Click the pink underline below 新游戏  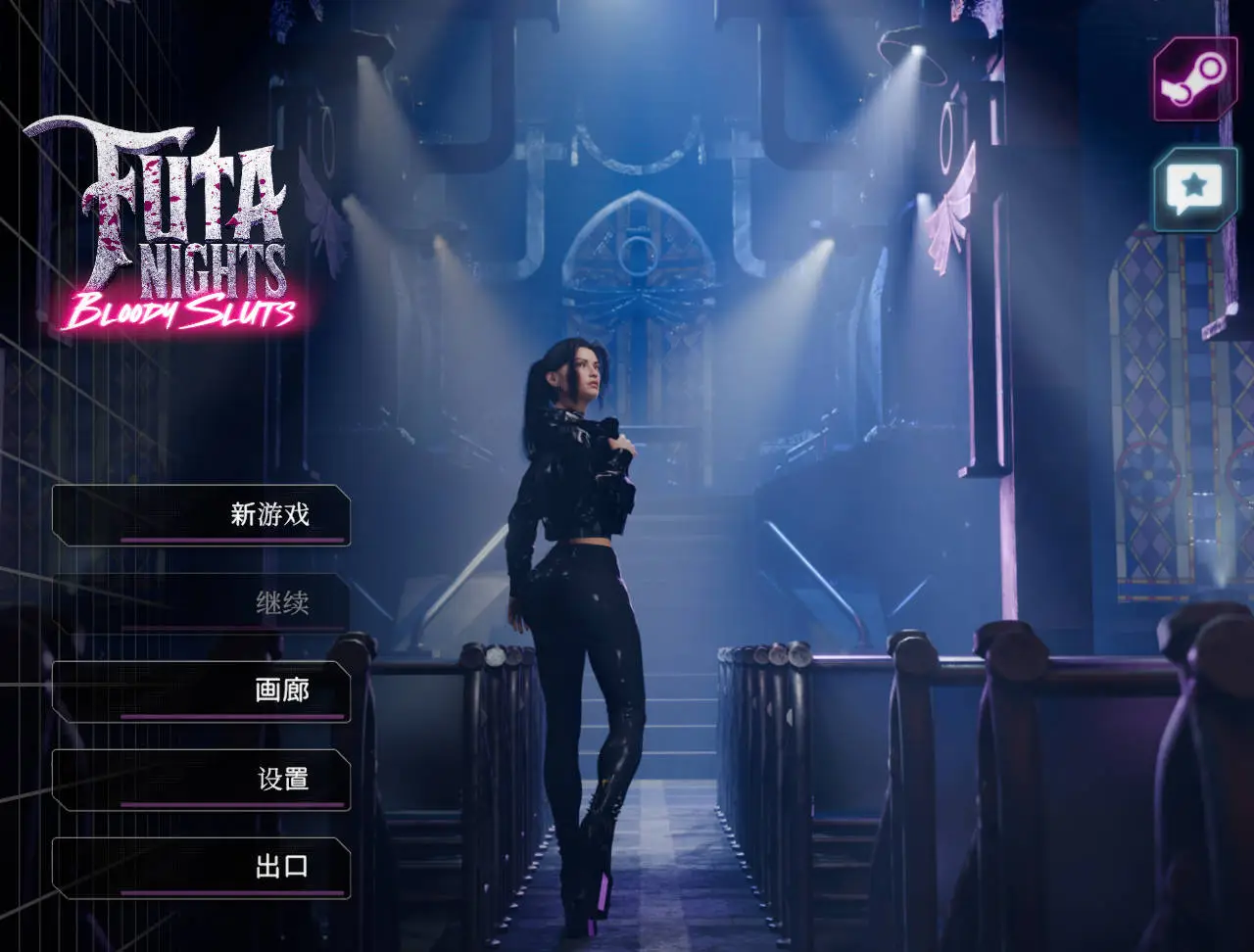click(x=230, y=541)
